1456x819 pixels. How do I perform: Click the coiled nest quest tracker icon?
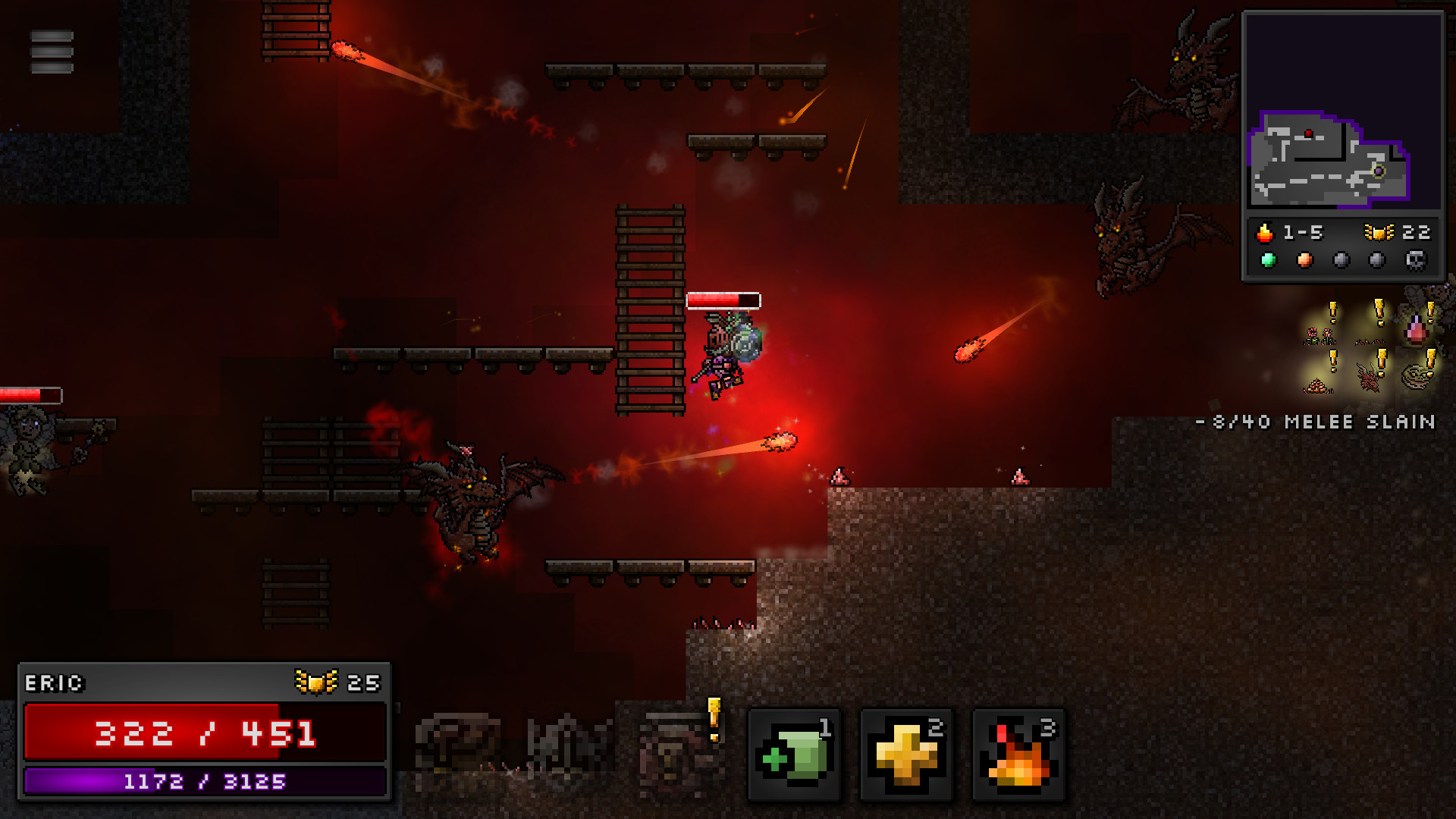(x=1415, y=376)
